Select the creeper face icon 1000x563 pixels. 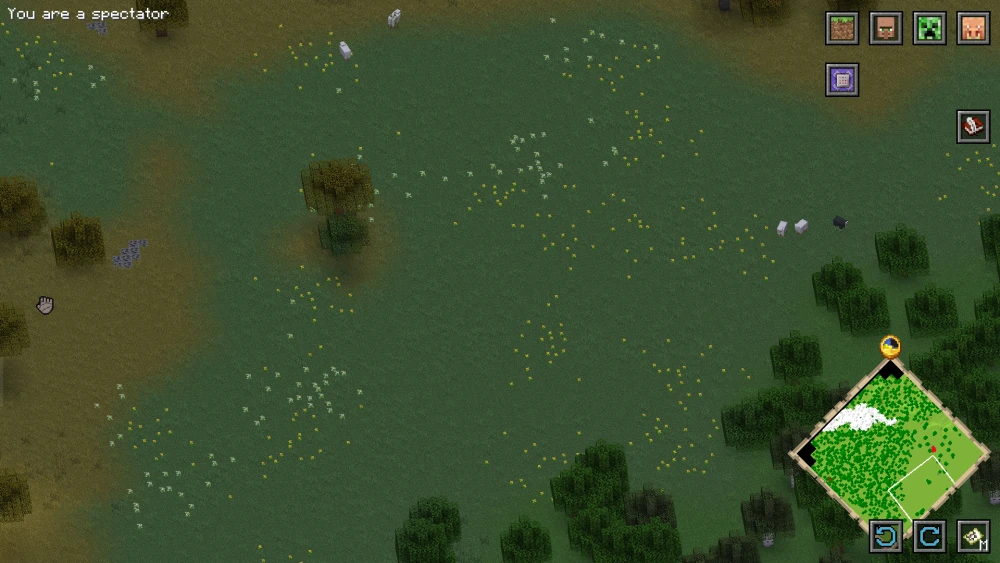tap(930, 29)
